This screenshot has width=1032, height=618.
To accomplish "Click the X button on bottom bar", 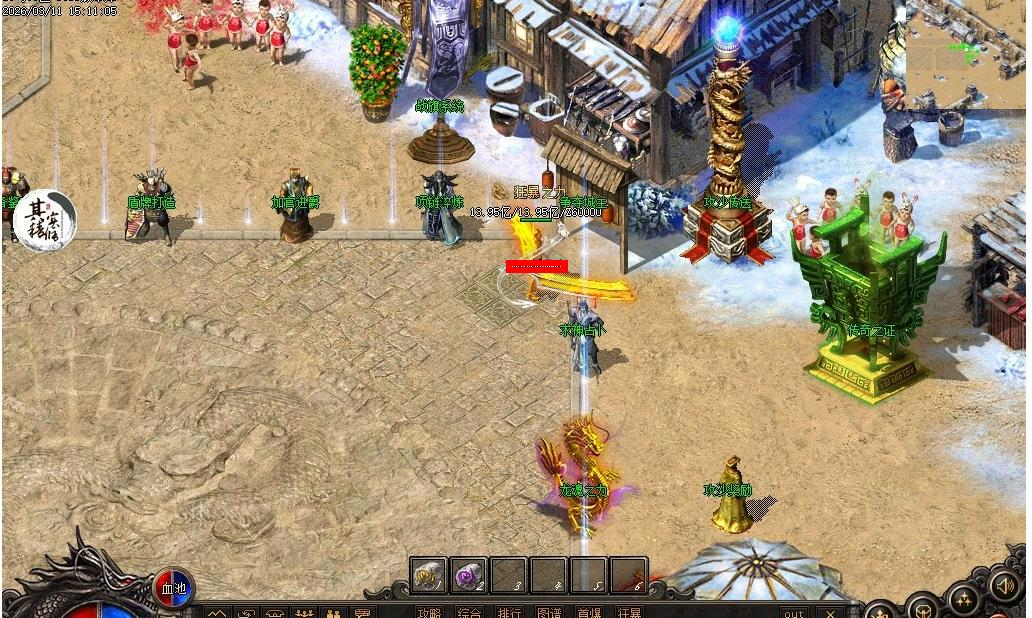I will click(x=830, y=612).
